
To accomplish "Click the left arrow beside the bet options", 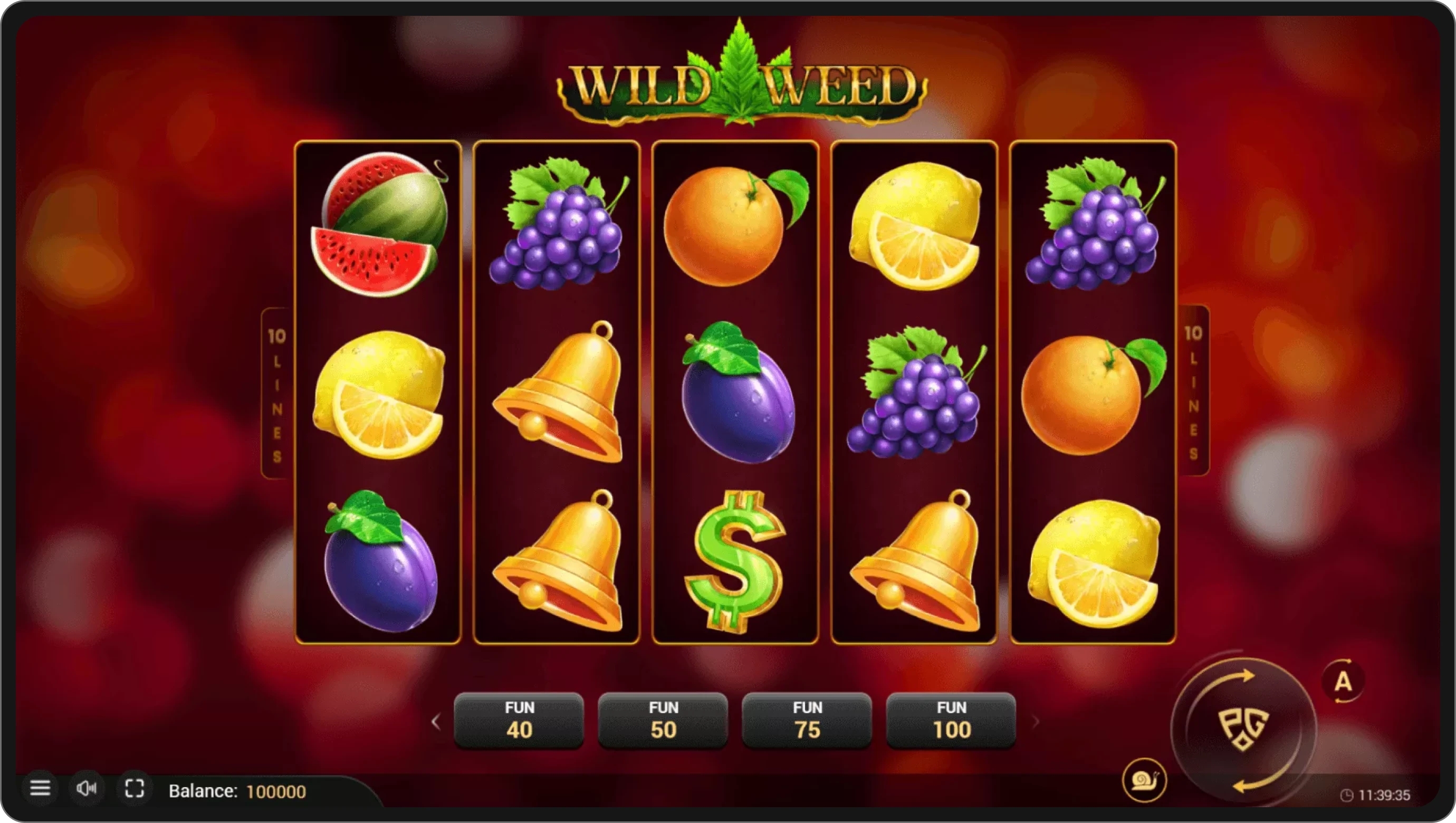I will pyautogui.click(x=436, y=722).
